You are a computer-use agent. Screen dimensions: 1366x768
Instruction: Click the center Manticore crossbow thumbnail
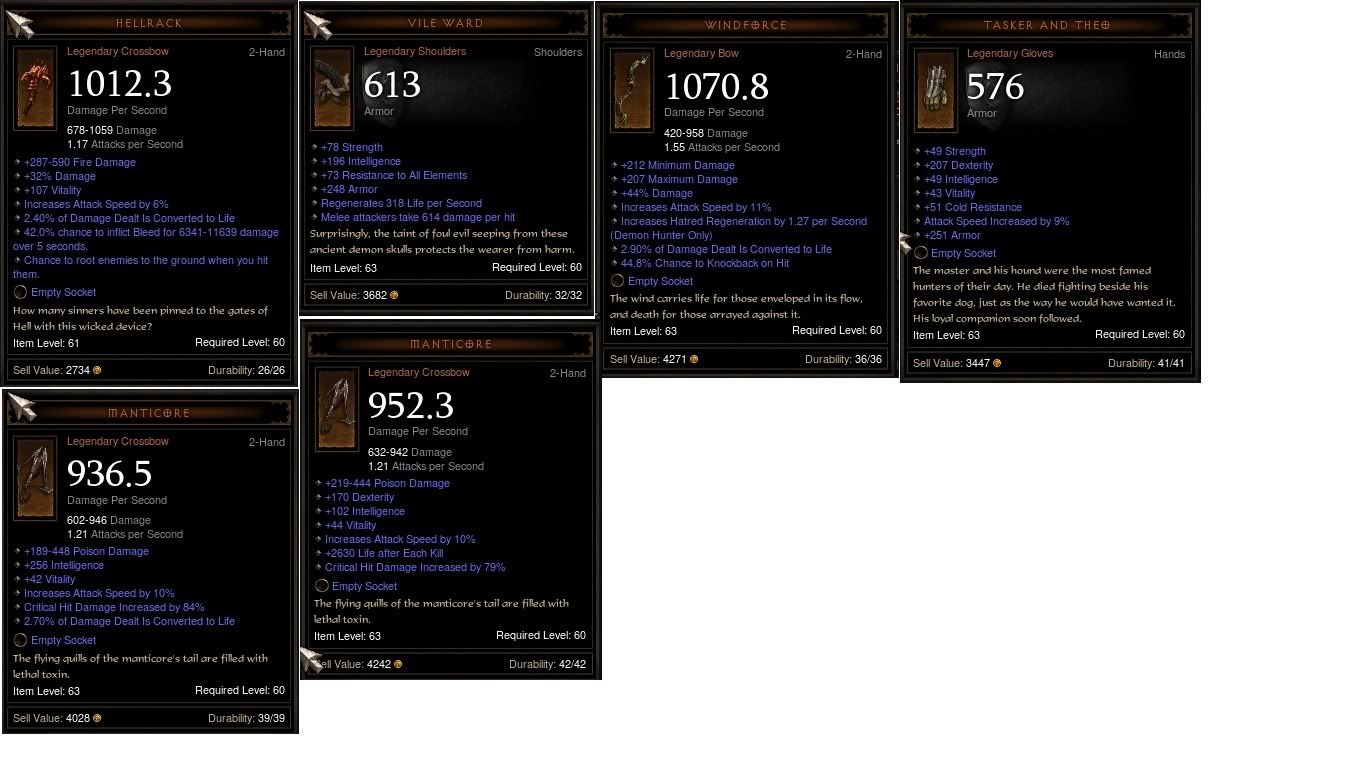tap(336, 409)
